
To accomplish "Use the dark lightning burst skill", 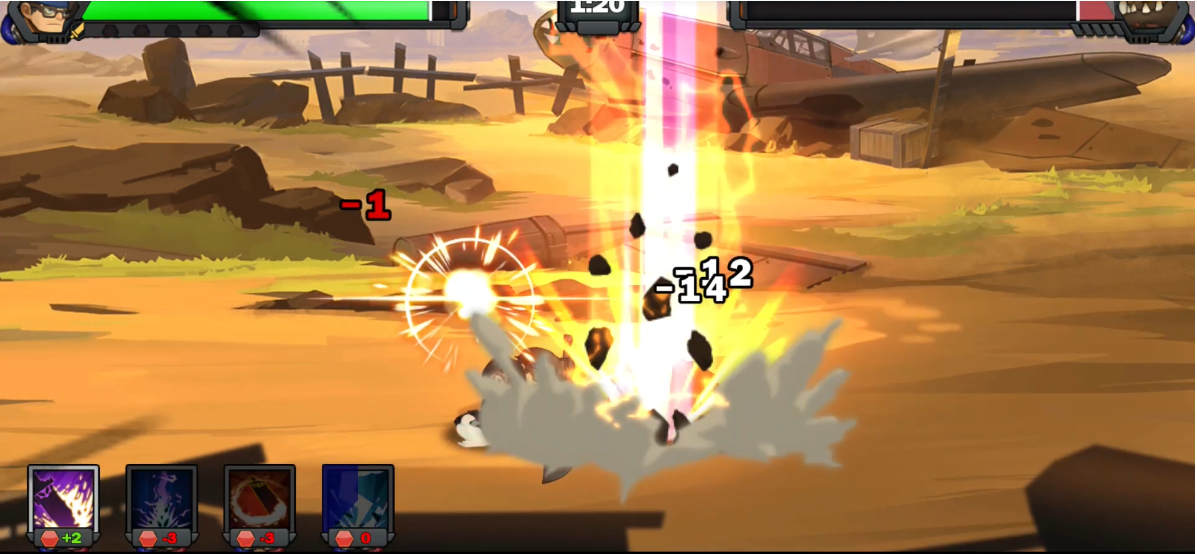I will pos(162,499).
